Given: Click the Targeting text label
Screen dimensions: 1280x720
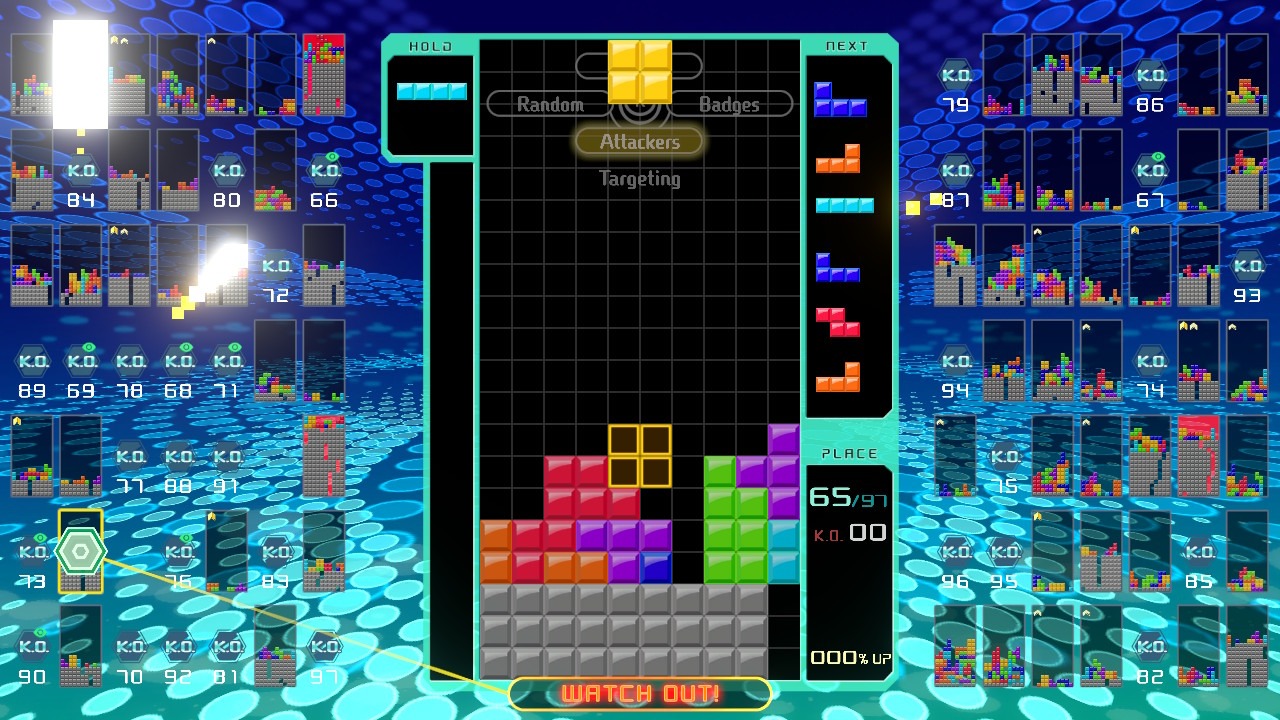Looking at the screenshot, I should coord(639,179).
